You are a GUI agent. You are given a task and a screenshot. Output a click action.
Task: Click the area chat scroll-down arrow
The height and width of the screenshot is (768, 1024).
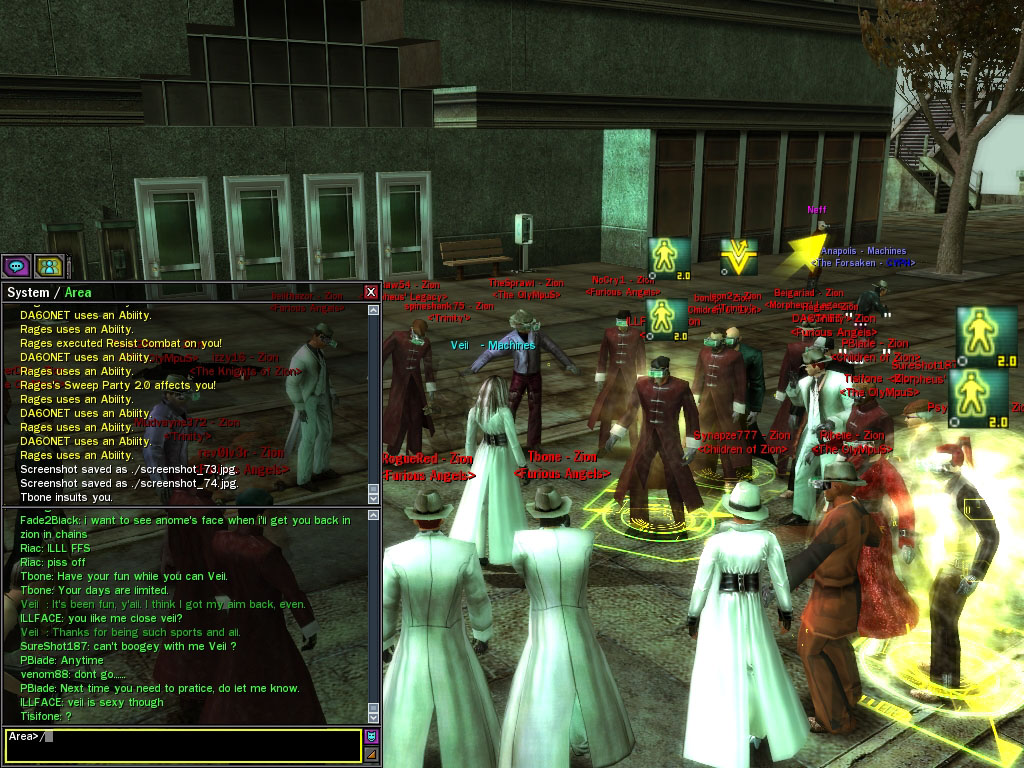tap(374, 717)
